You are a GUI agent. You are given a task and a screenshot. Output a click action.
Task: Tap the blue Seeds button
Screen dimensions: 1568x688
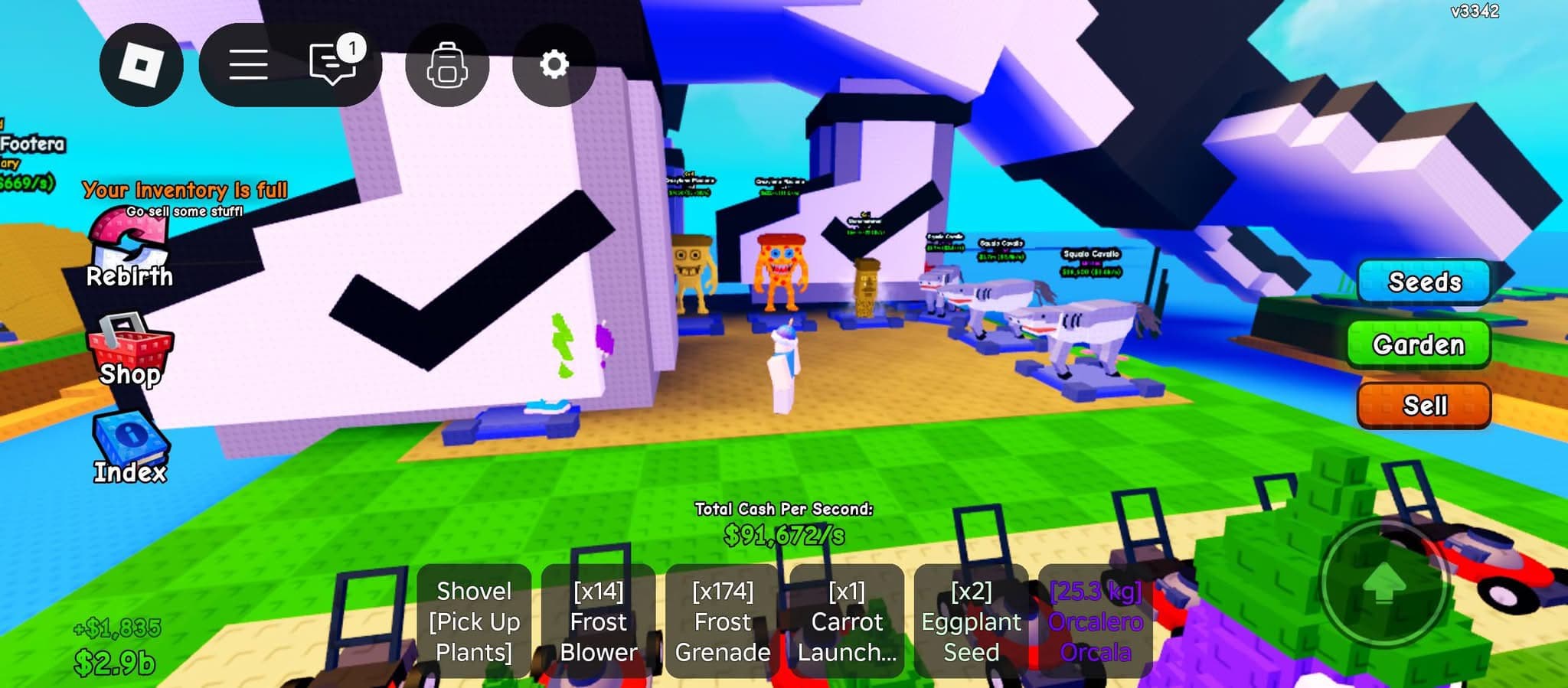click(x=1424, y=282)
